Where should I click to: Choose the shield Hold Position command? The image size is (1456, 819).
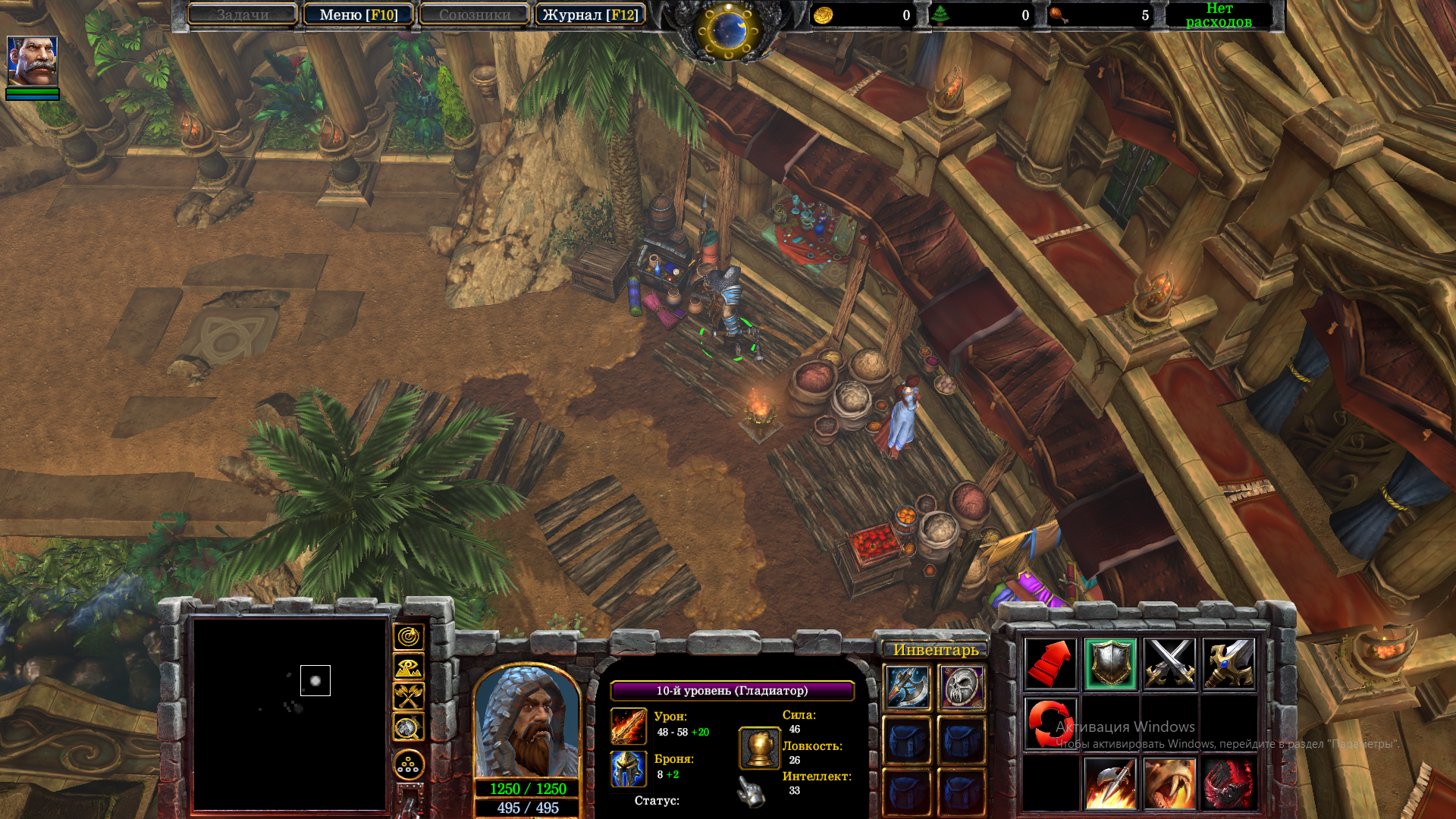point(1110,664)
